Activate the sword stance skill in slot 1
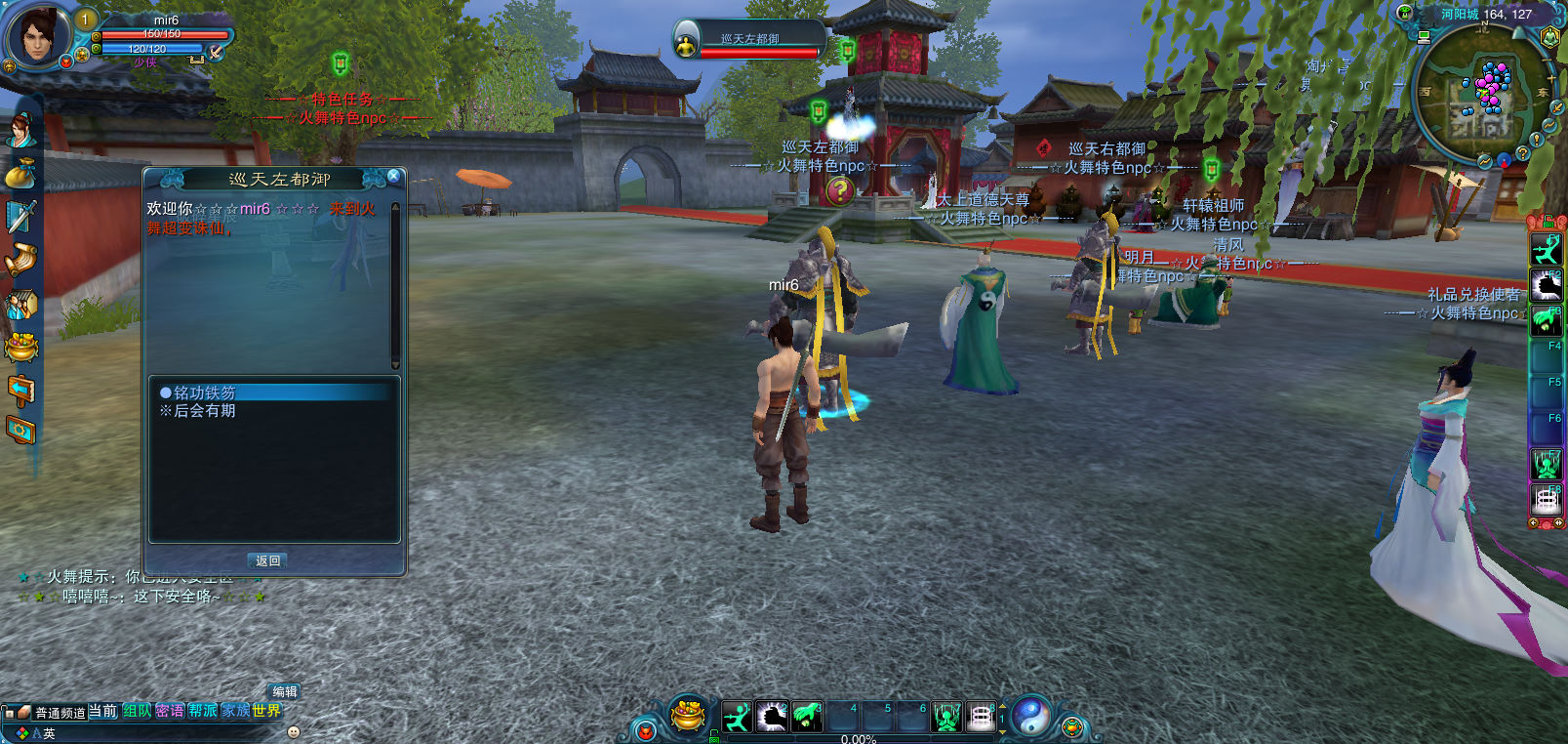The width and height of the screenshot is (1568, 744). pos(738,718)
